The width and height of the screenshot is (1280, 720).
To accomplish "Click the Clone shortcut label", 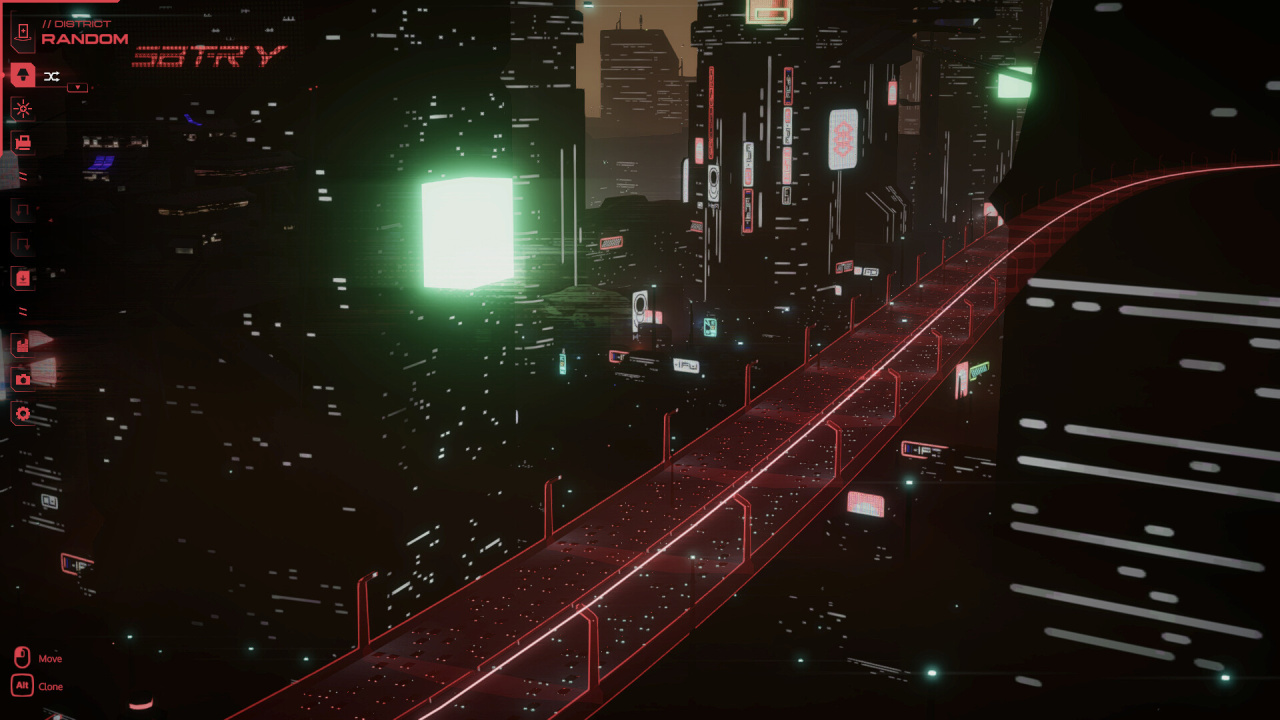I will (x=50, y=687).
